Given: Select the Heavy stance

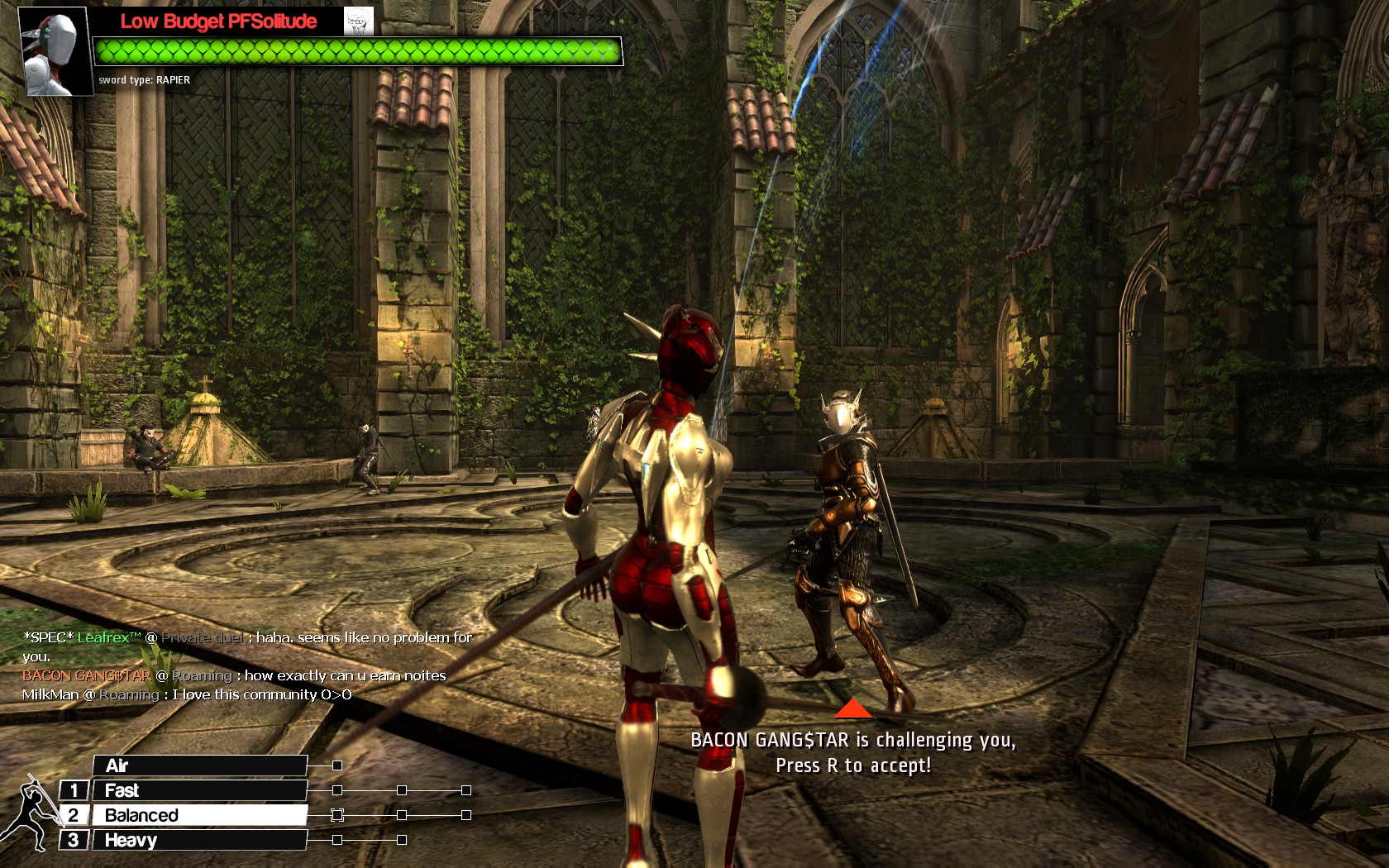Looking at the screenshot, I should pyautogui.click(x=199, y=840).
